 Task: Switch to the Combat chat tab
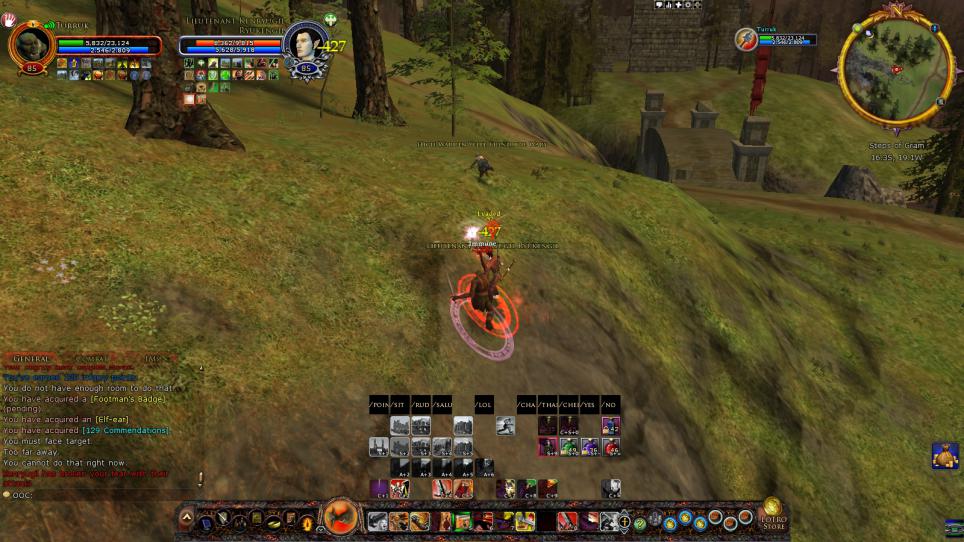pos(92,357)
